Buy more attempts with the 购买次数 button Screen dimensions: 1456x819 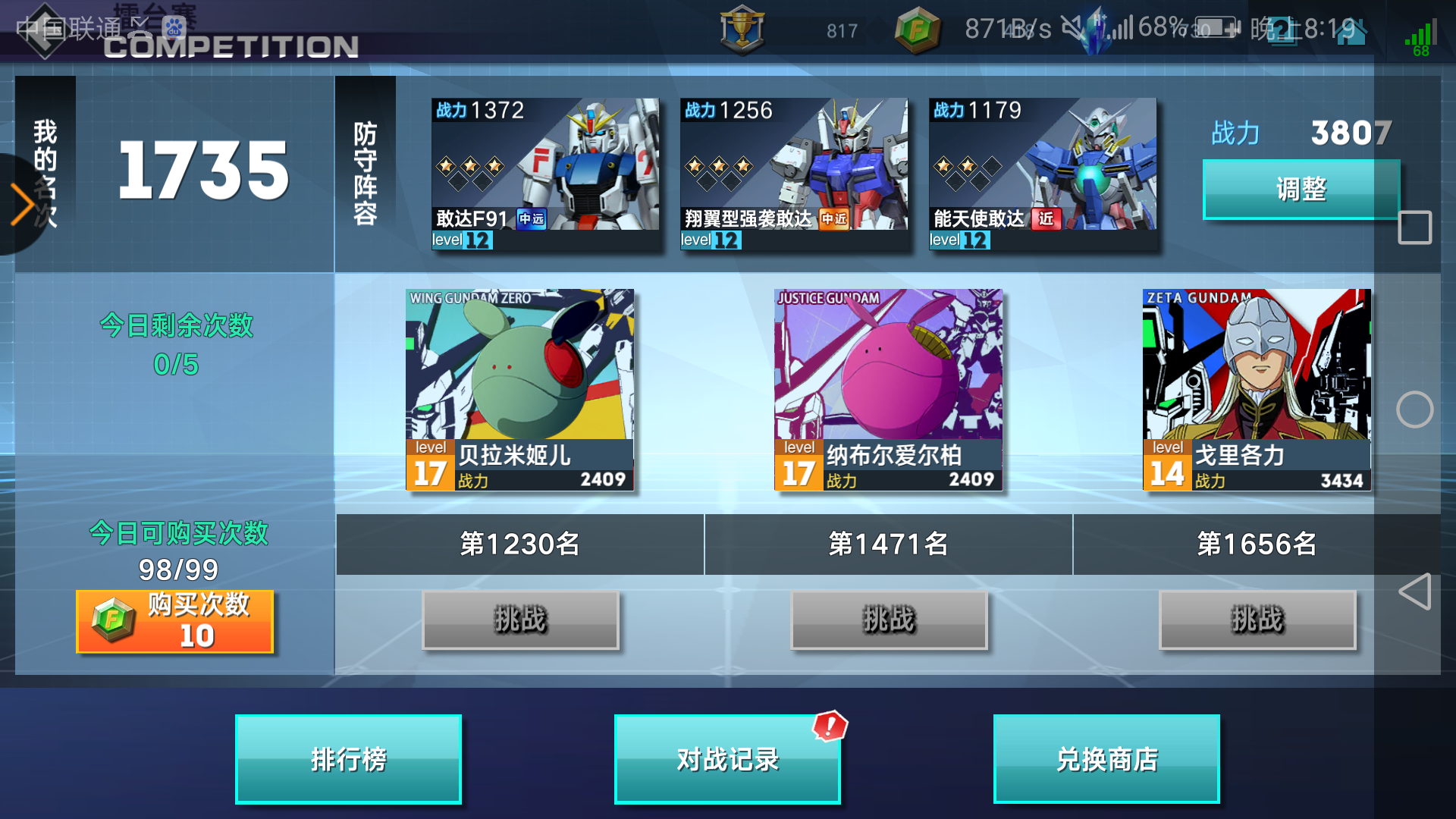[175, 622]
